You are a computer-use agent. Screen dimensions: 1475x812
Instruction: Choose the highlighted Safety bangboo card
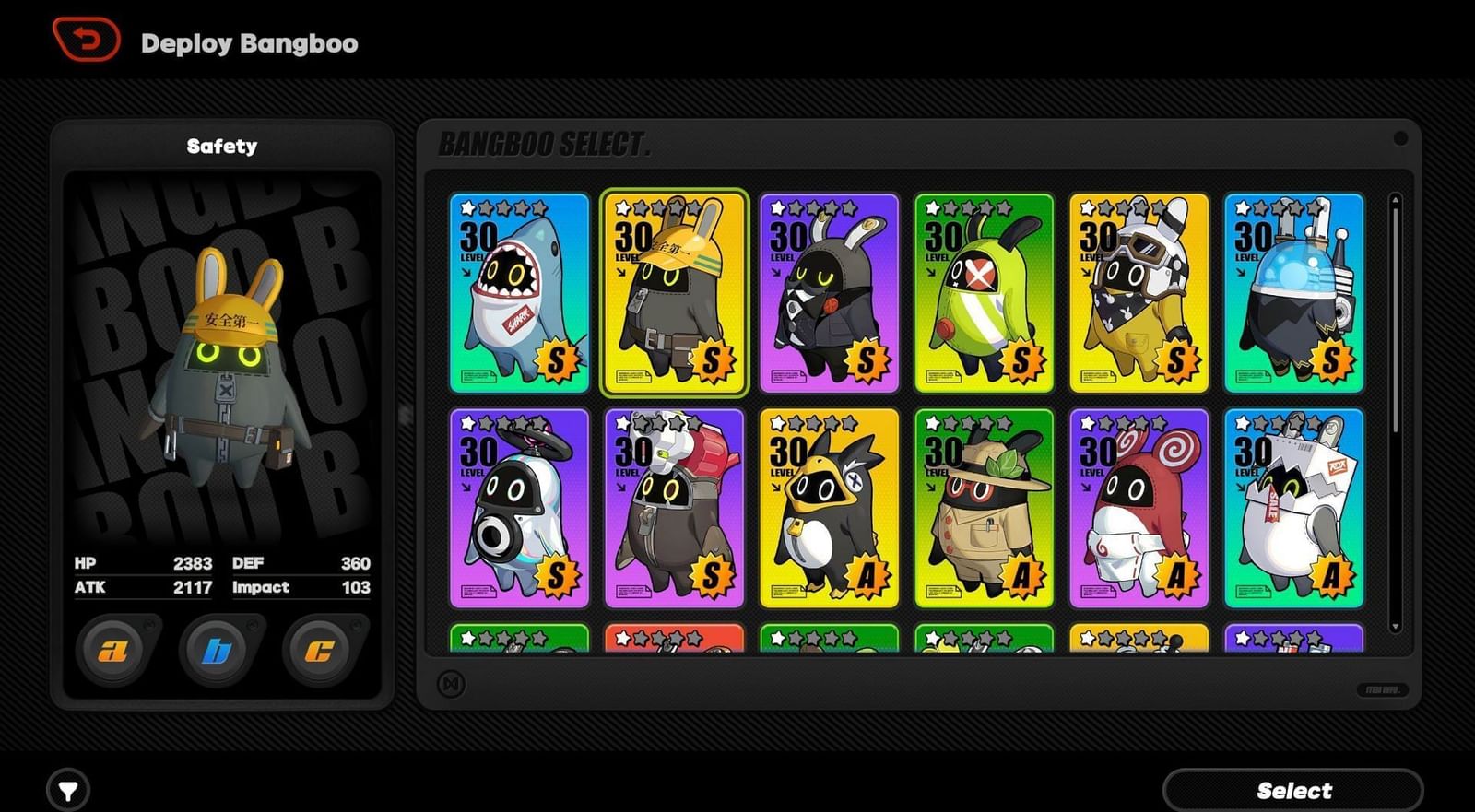coord(674,293)
